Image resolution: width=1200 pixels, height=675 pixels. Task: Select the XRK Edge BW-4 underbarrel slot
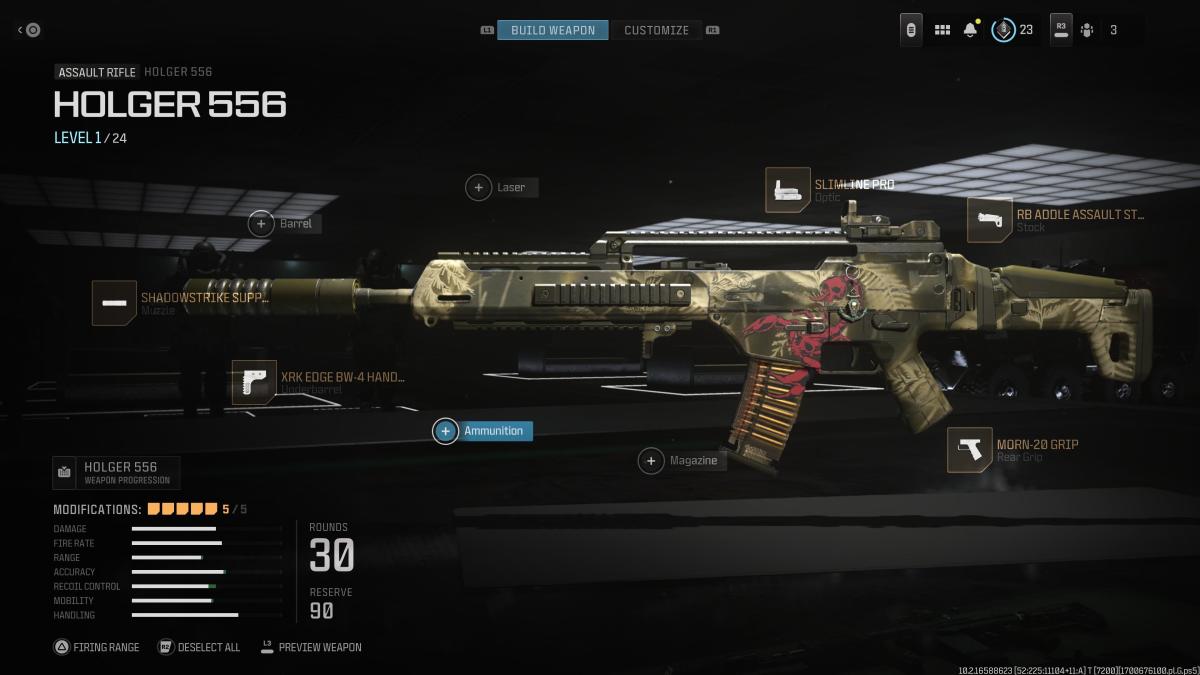[254, 382]
